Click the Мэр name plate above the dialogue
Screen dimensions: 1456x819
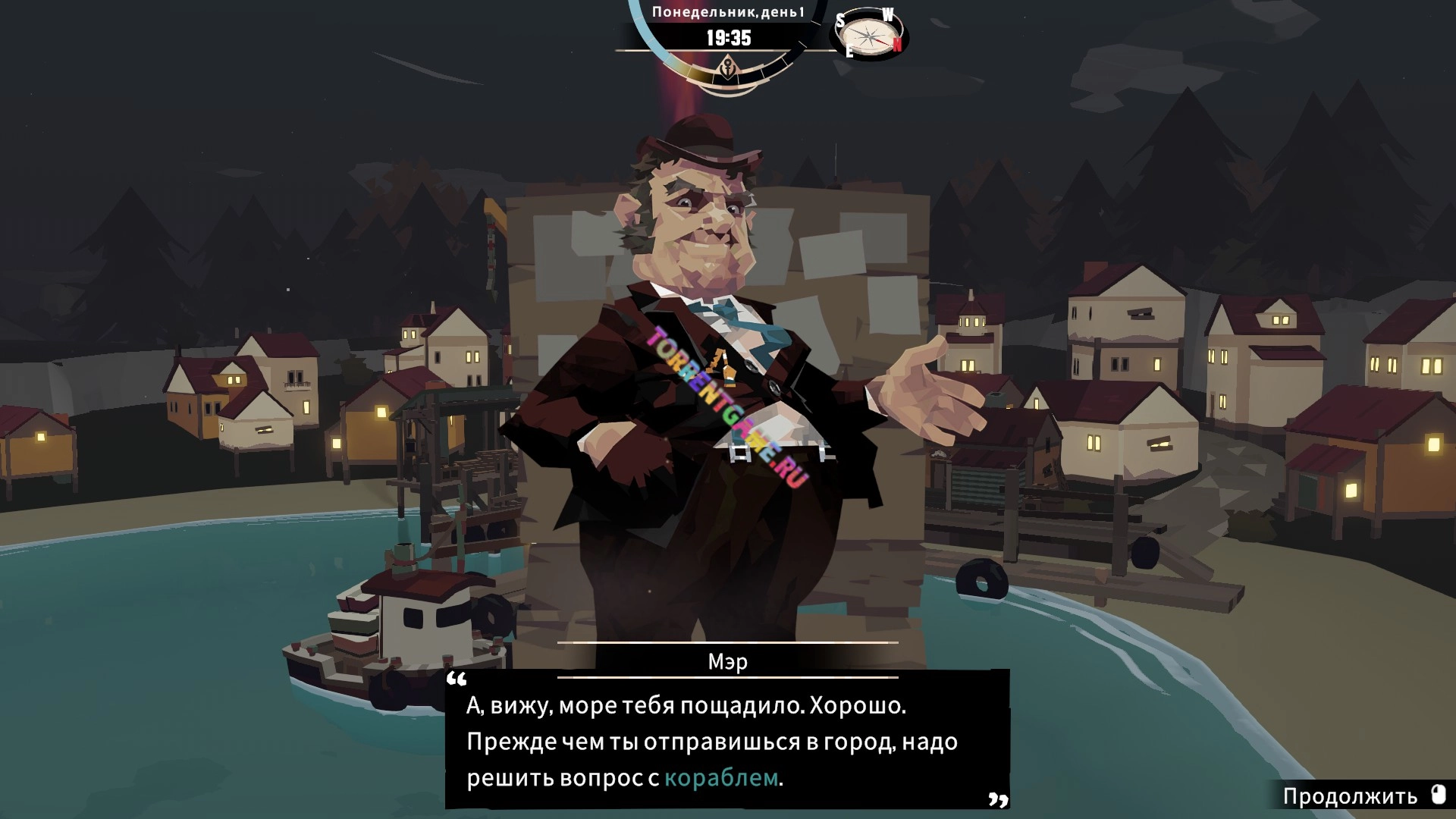tap(727, 661)
